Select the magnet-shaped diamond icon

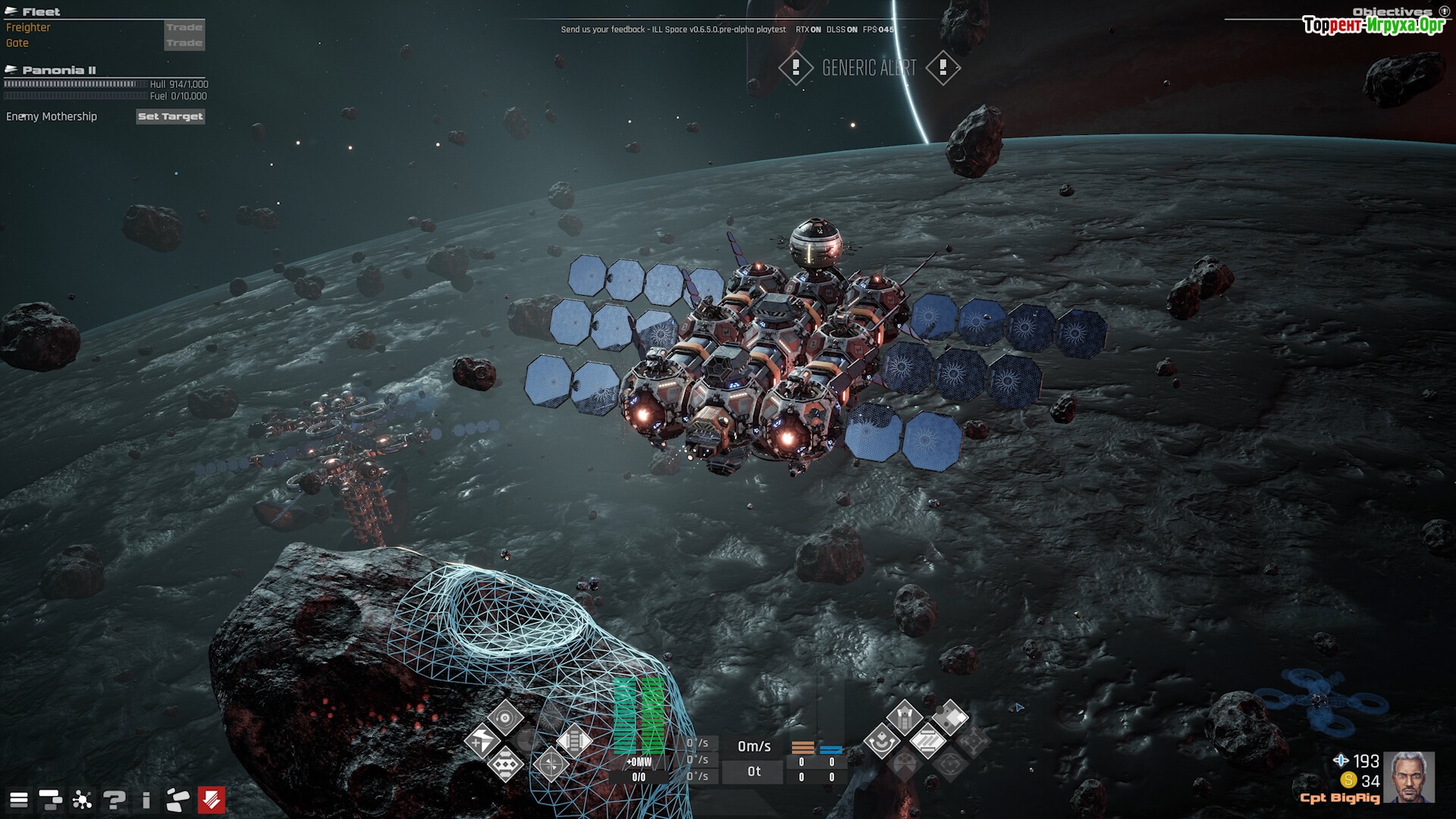click(x=881, y=741)
